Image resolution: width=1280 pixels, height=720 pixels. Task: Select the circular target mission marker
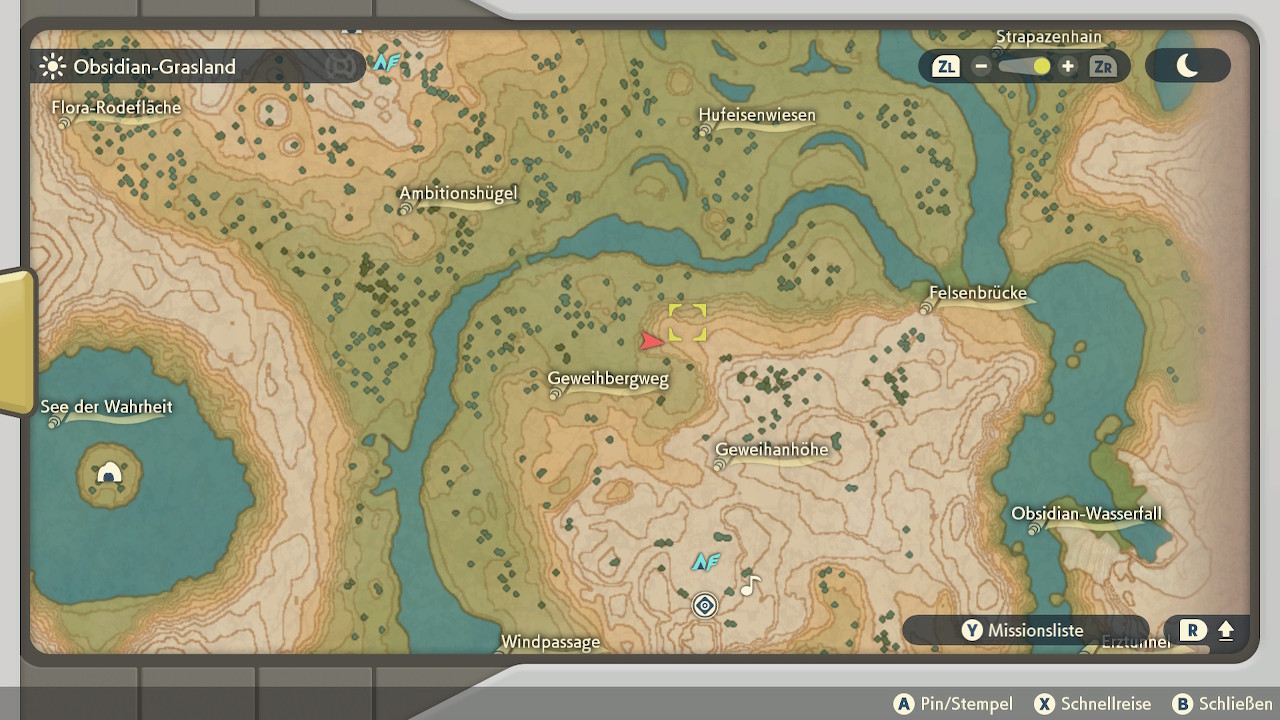point(705,606)
